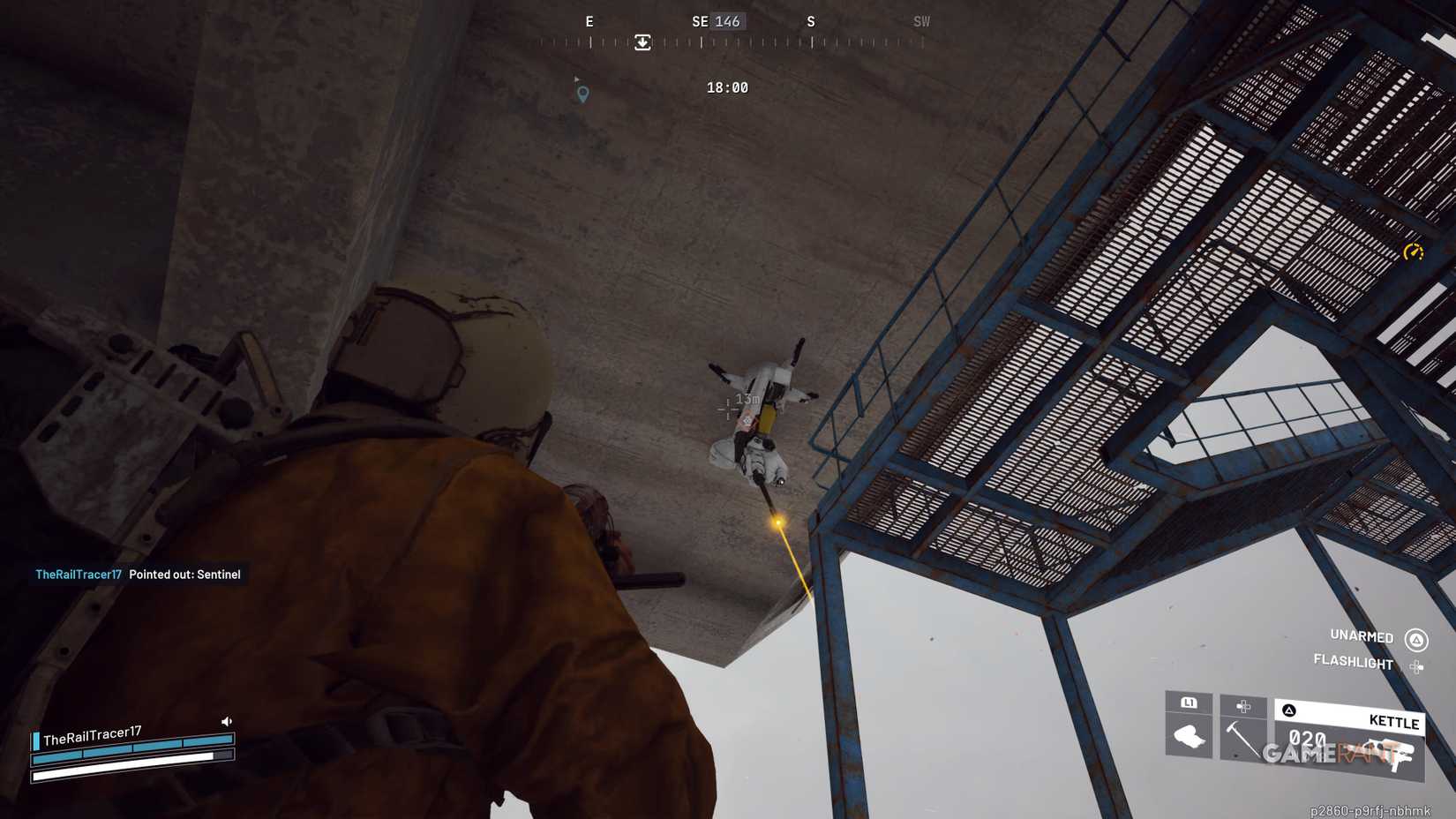Click the TheRailTracer17 username link

coord(79,574)
